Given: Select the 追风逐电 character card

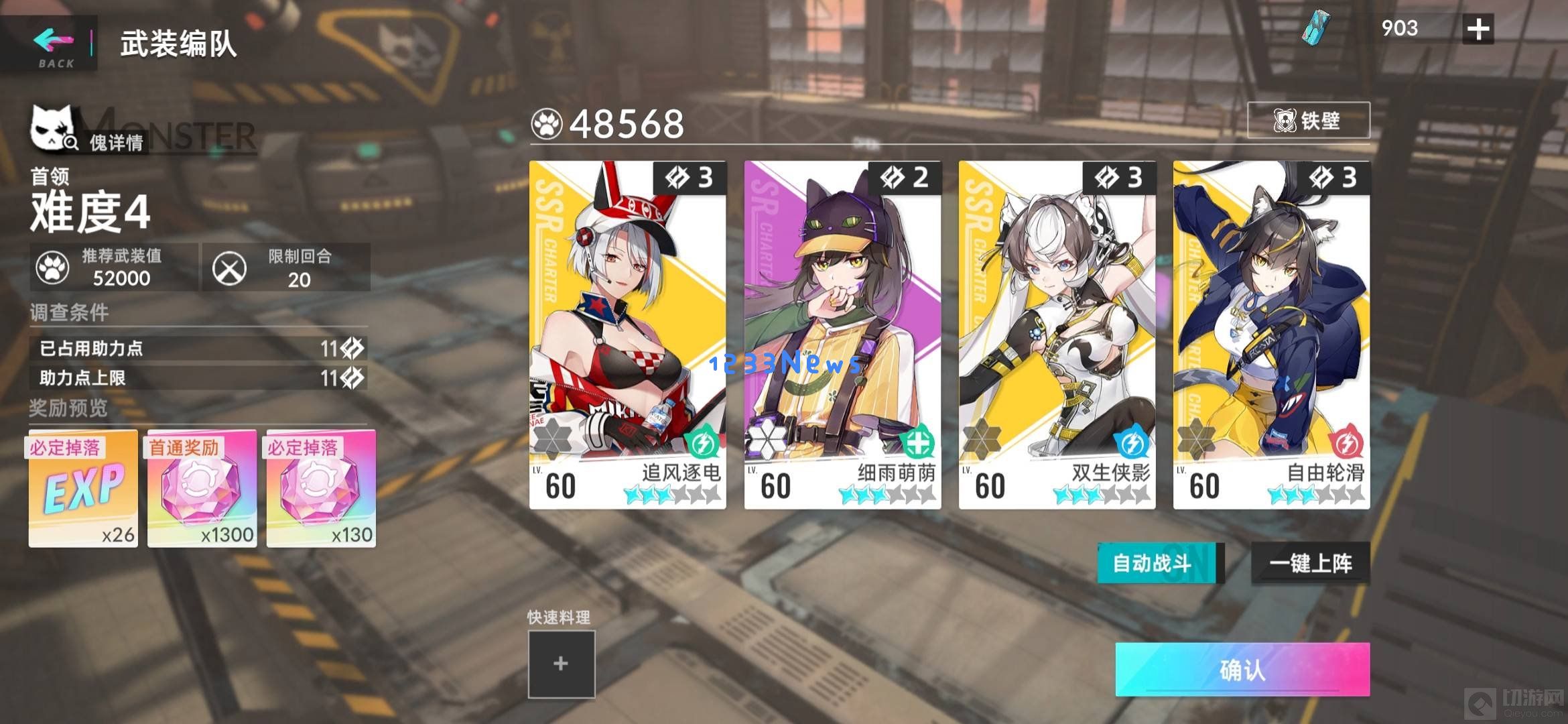Looking at the screenshot, I should pyautogui.click(x=627, y=335).
